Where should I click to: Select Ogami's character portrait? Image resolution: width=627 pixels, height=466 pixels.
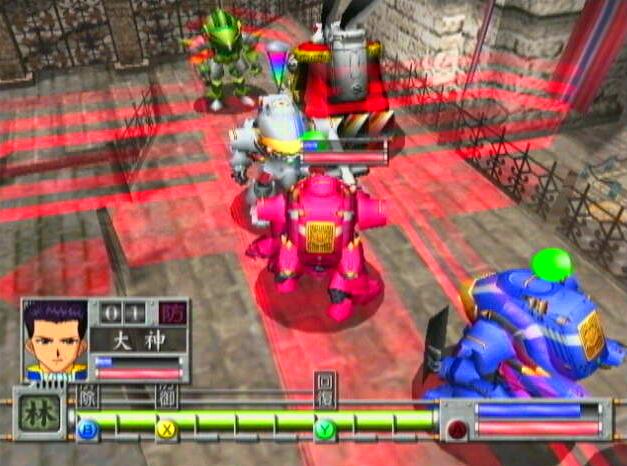pos(55,339)
